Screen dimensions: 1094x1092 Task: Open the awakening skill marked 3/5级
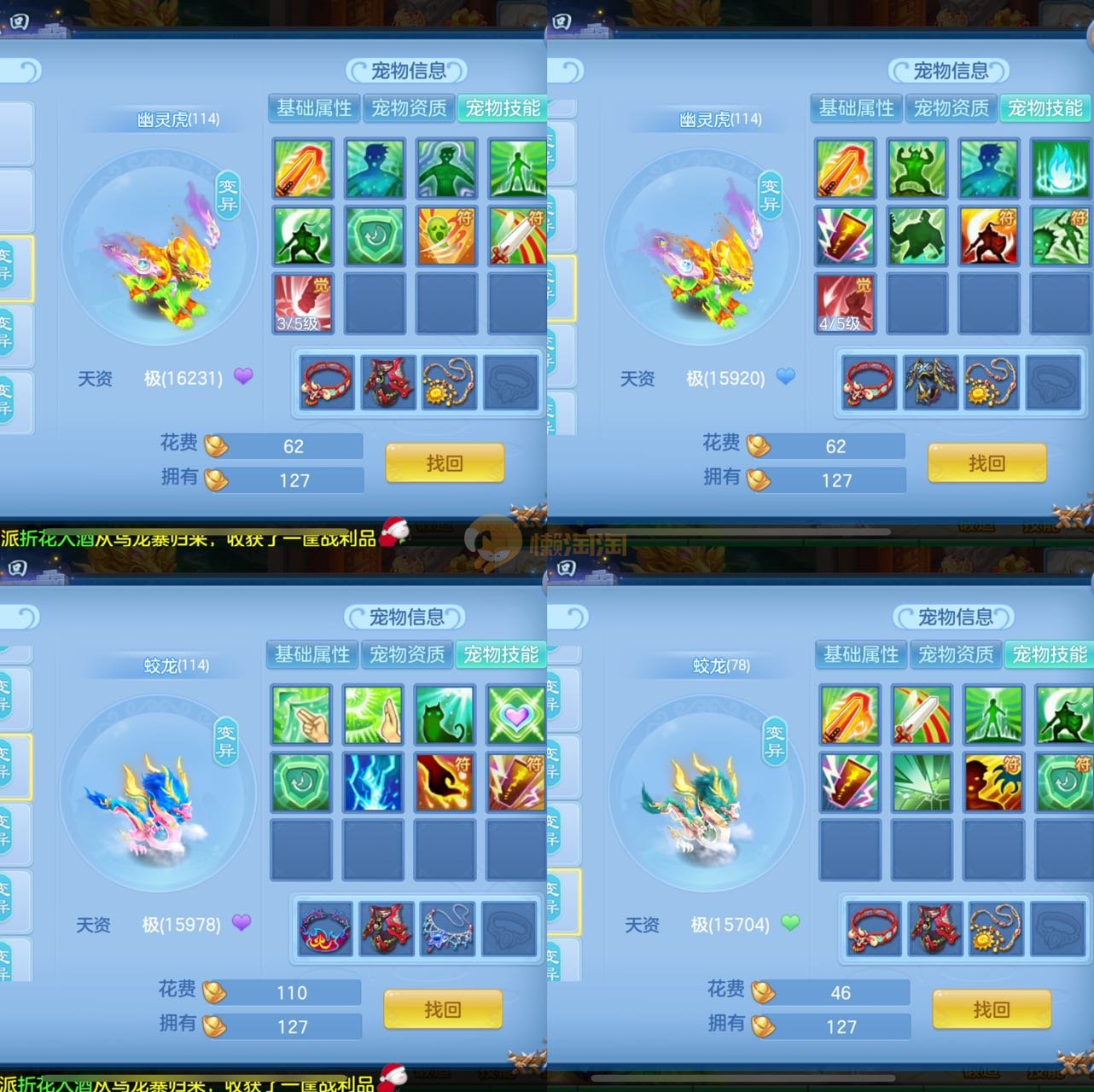point(302,303)
